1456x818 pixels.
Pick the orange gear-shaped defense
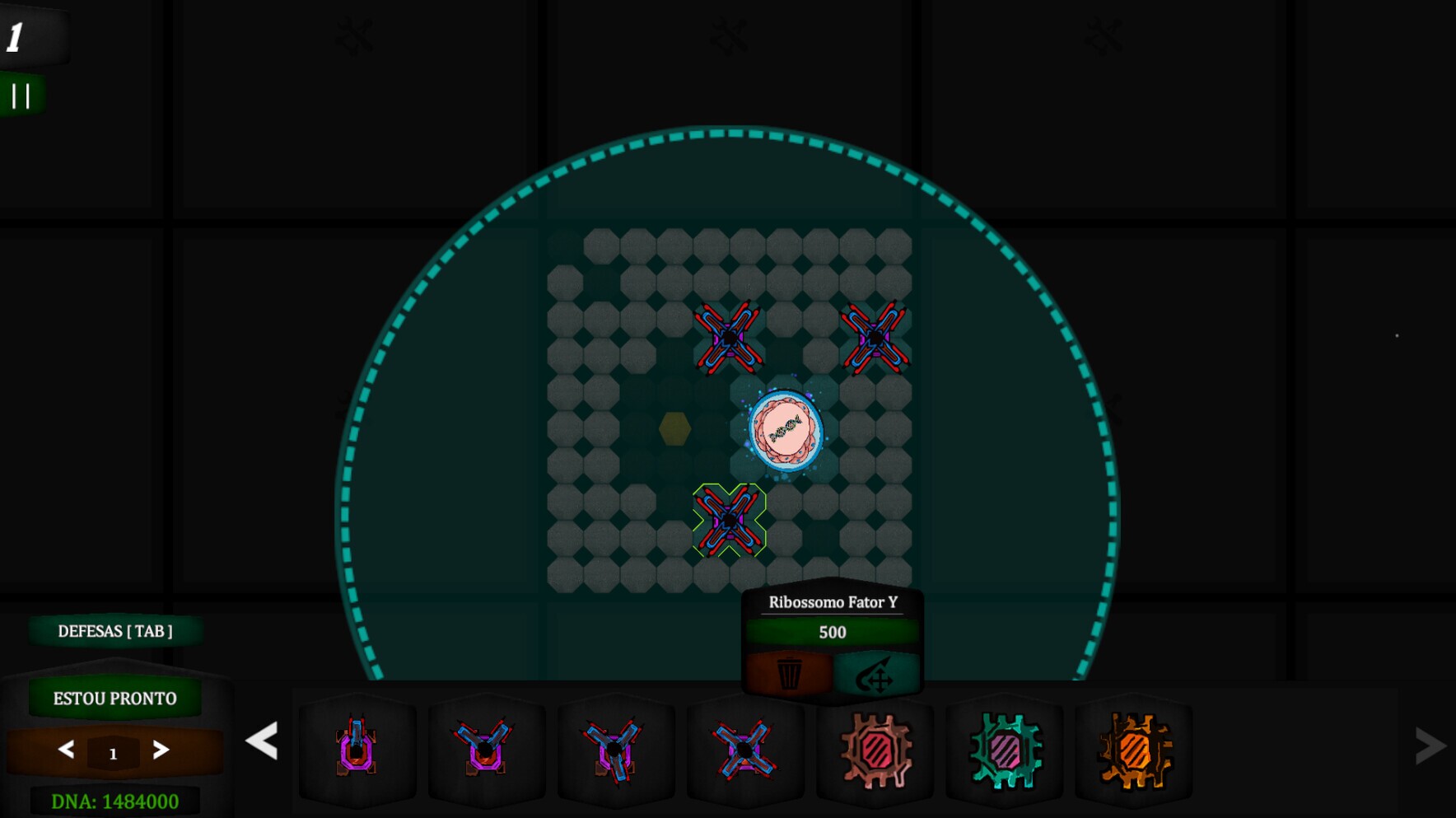click(x=1135, y=750)
